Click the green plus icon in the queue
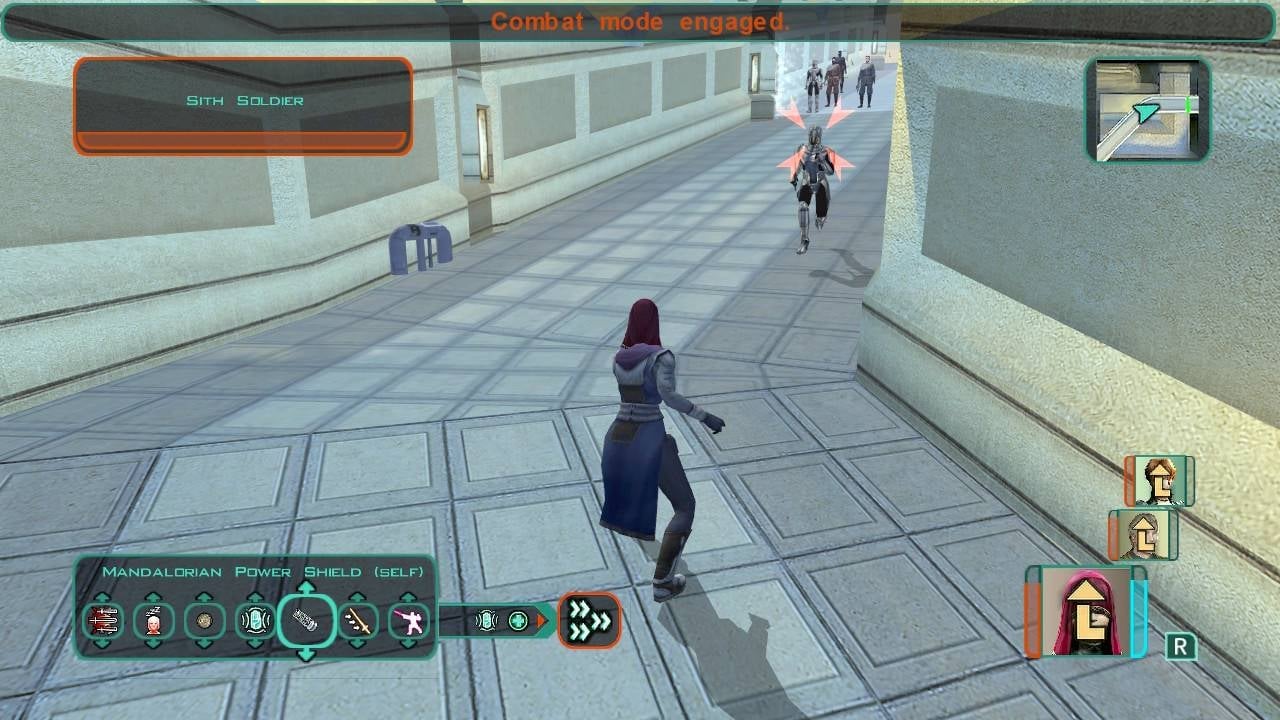The width and height of the screenshot is (1280, 720). pos(517,619)
